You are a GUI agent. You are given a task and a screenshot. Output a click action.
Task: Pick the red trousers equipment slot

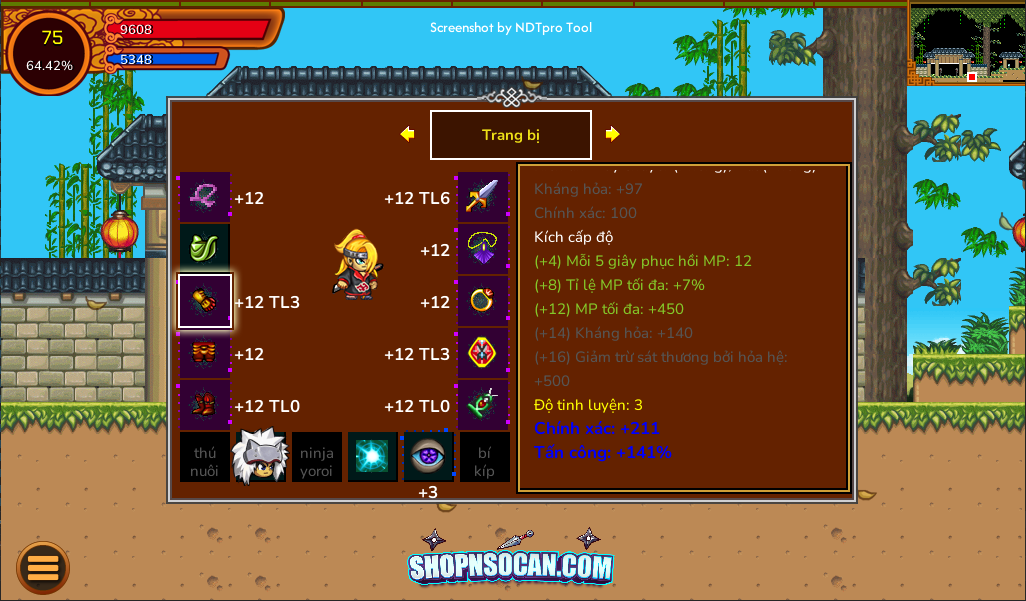pyautogui.click(x=205, y=353)
